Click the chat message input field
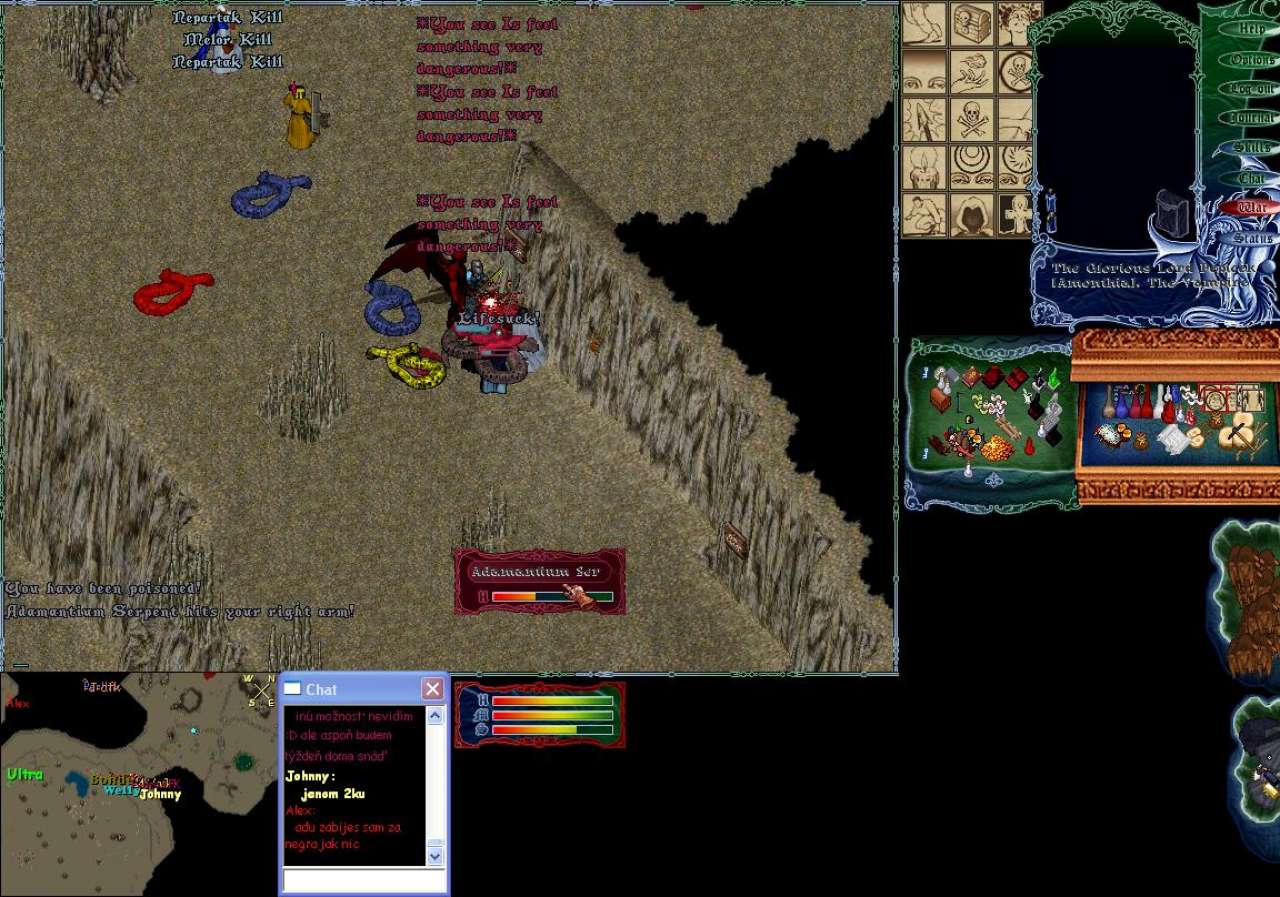 [x=364, y=880]
